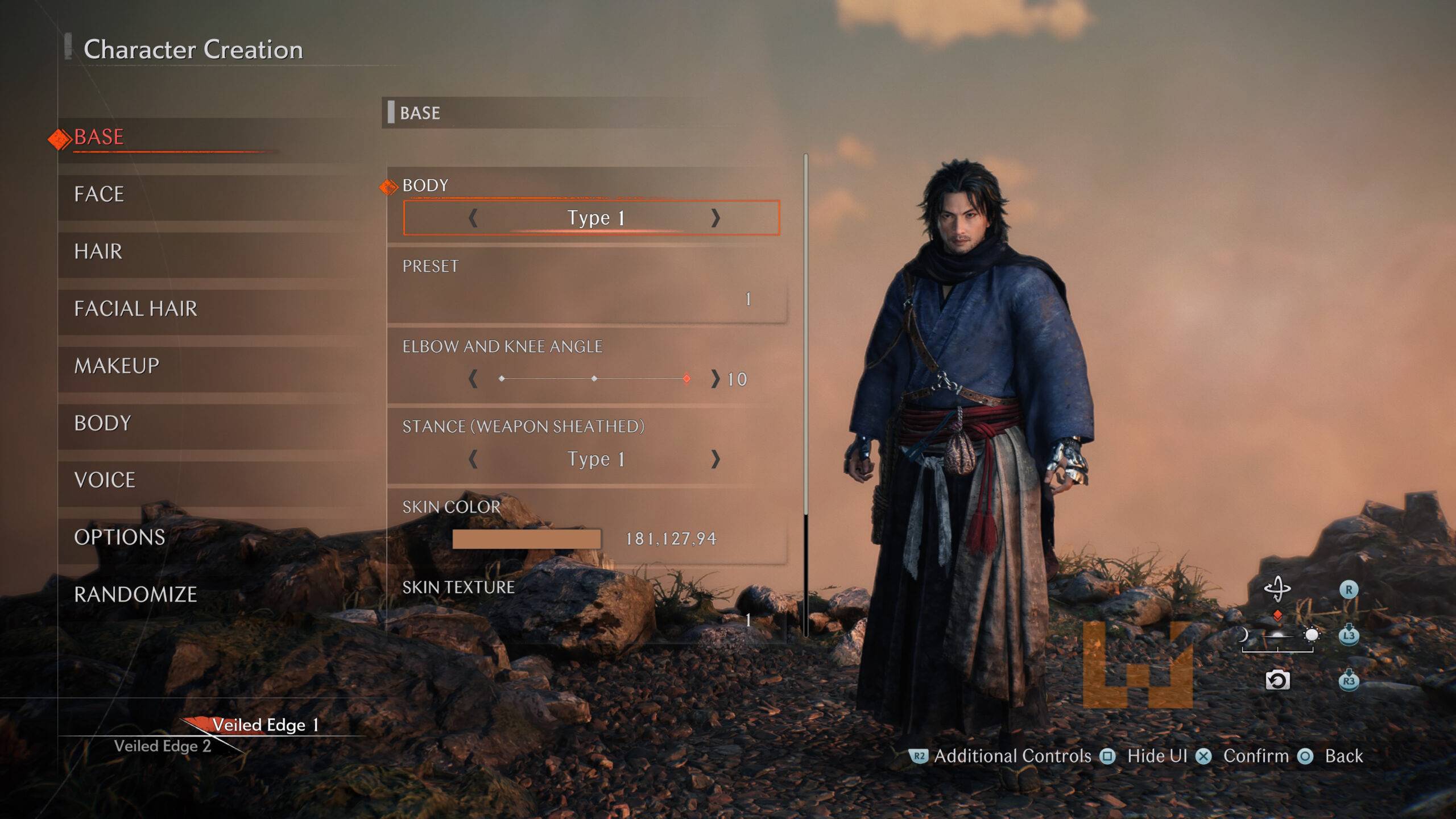Image resolution: width=1456 pixels, height=819 pixels.
Task: Open the MAKEUP category
Action: click(x=117, y=366)
